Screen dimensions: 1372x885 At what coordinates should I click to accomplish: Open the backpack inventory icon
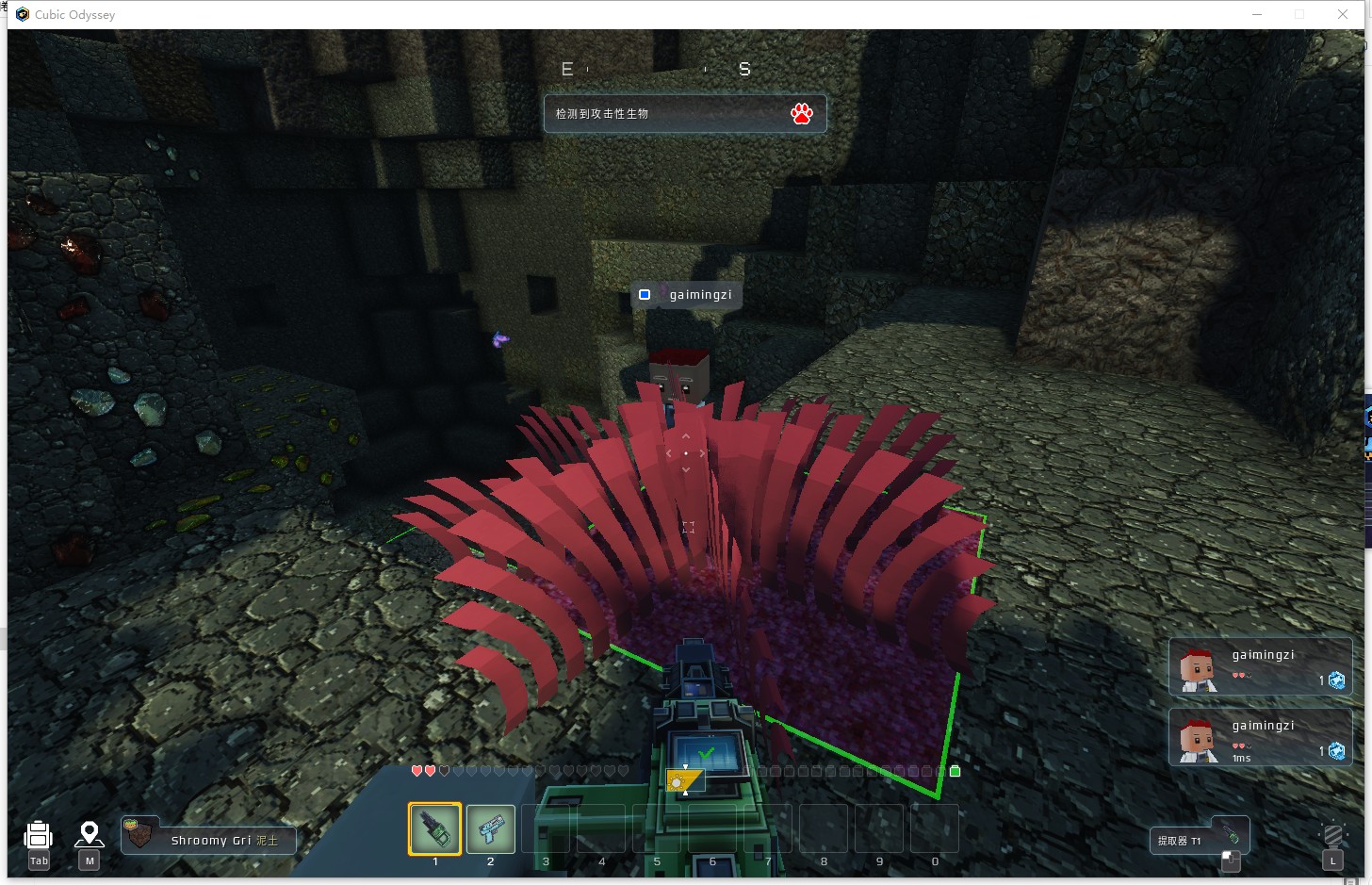pos(38,835)
